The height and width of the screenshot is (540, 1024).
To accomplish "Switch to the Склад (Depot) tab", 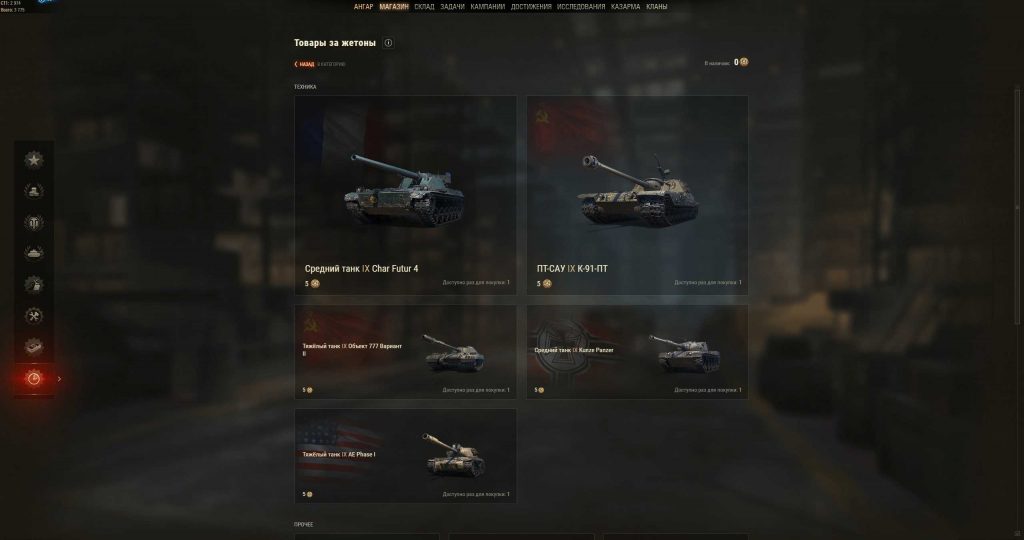I will pyautogui.click(x=423, y=6).
